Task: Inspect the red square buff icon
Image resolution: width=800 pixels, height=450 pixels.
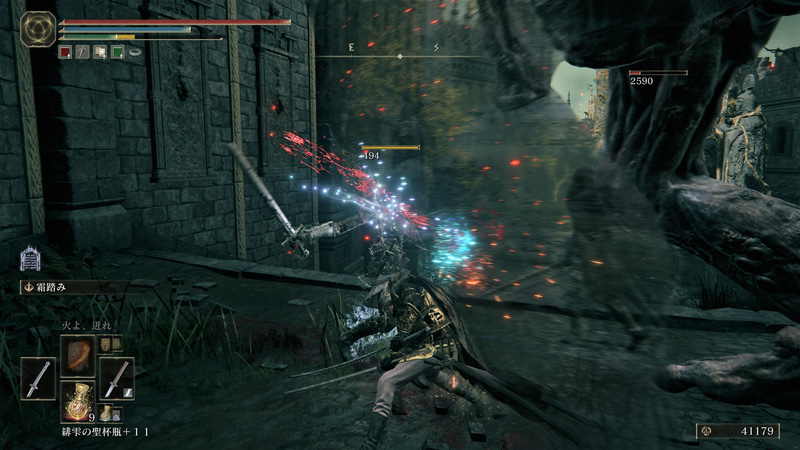Action: [x=65, y=52]
